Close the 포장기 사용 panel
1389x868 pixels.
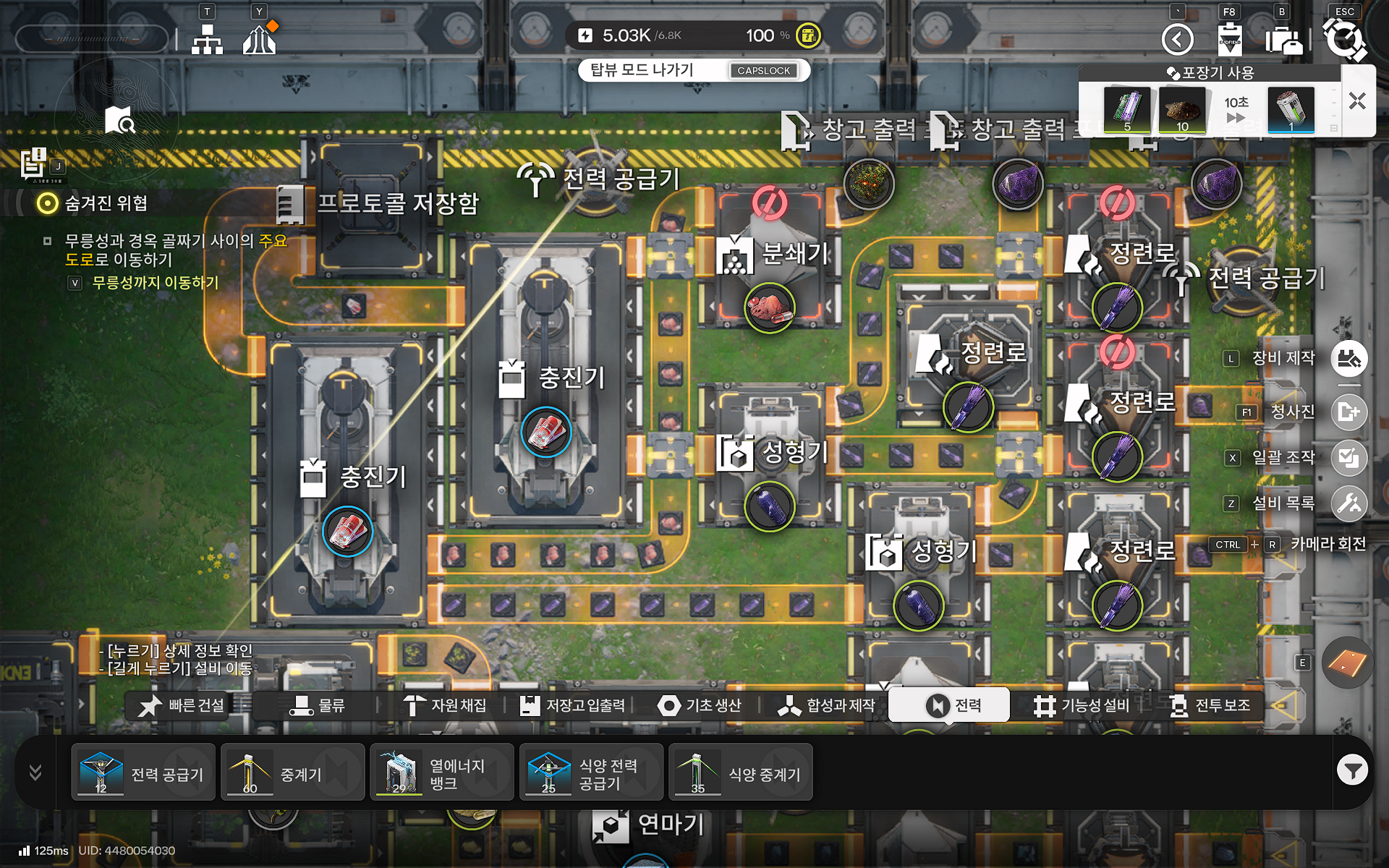point(1357,101)
